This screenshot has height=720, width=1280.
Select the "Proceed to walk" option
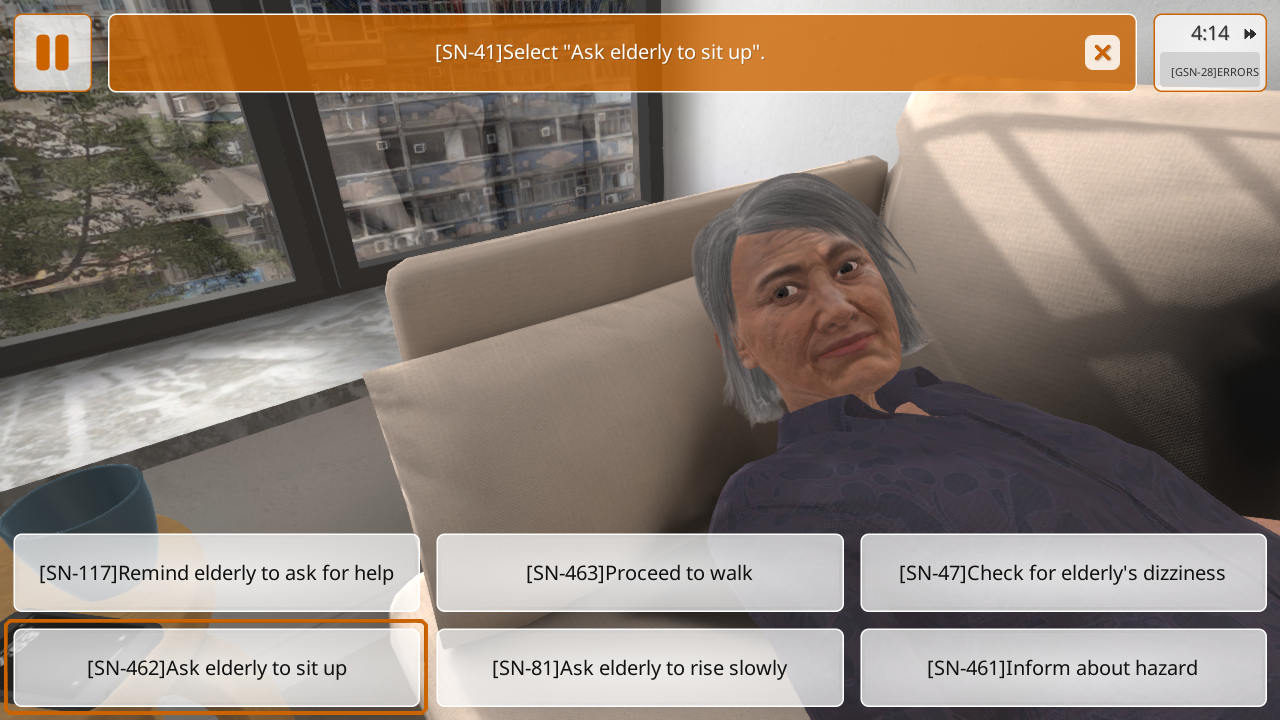click(640, 573)
